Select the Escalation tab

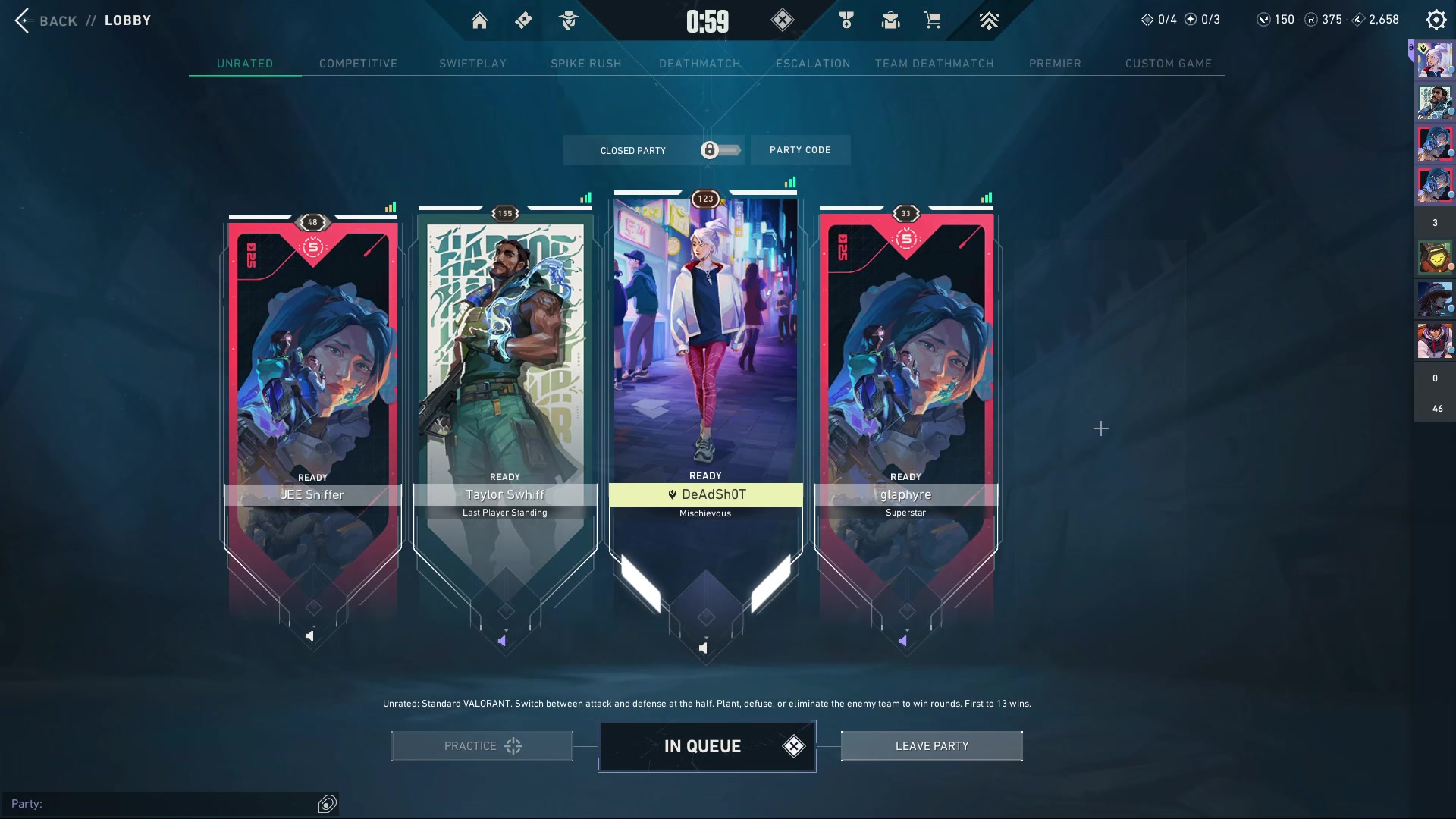point(813,64)
